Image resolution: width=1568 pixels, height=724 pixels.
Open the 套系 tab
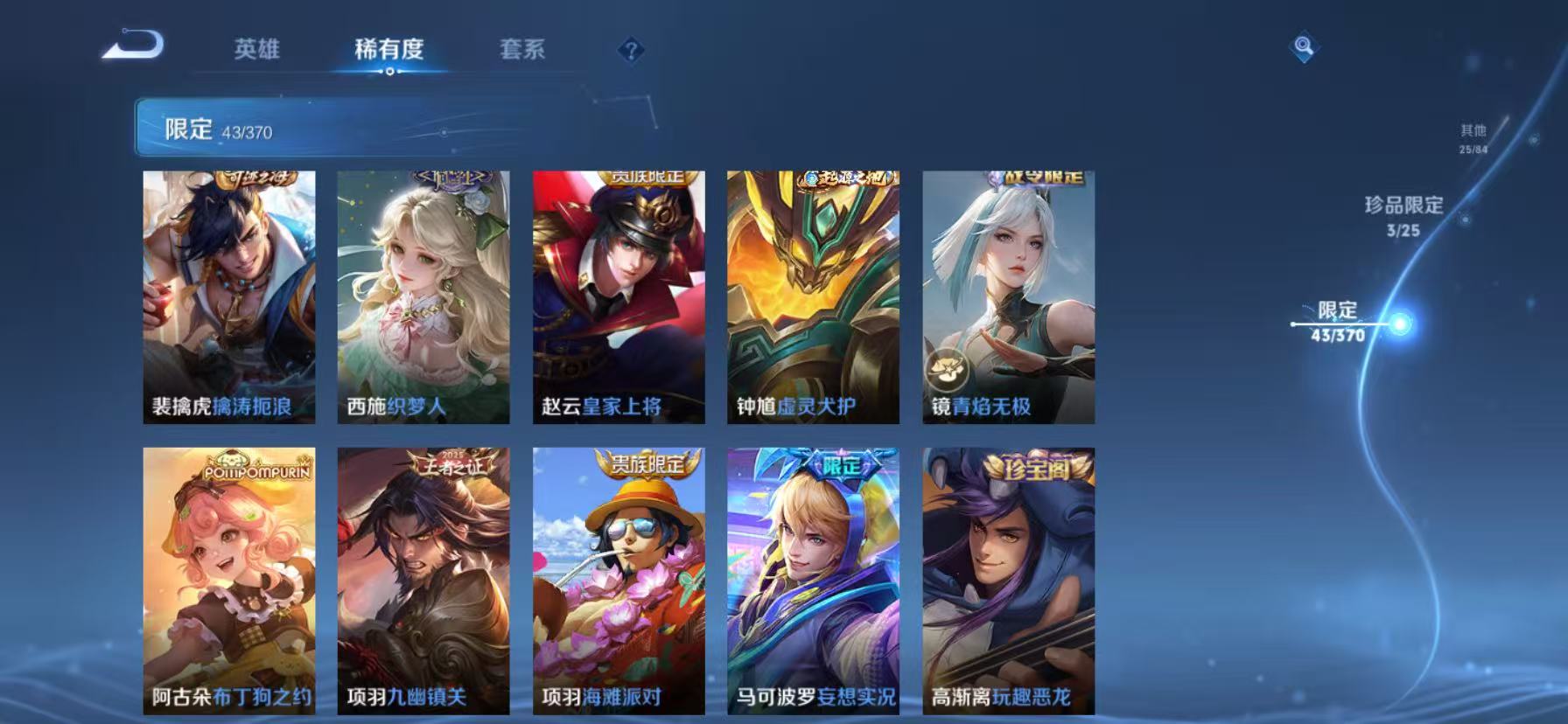[525, 50]
